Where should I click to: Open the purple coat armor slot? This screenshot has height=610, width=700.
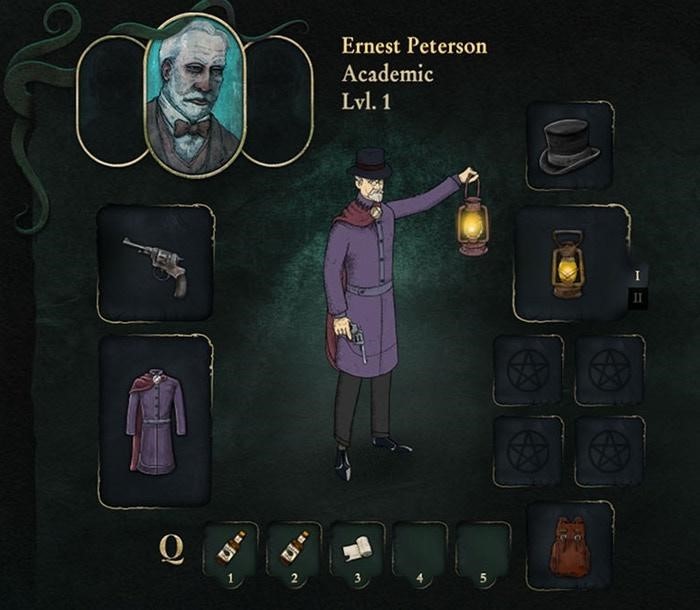pyautogui.click(x=155, y=420)
